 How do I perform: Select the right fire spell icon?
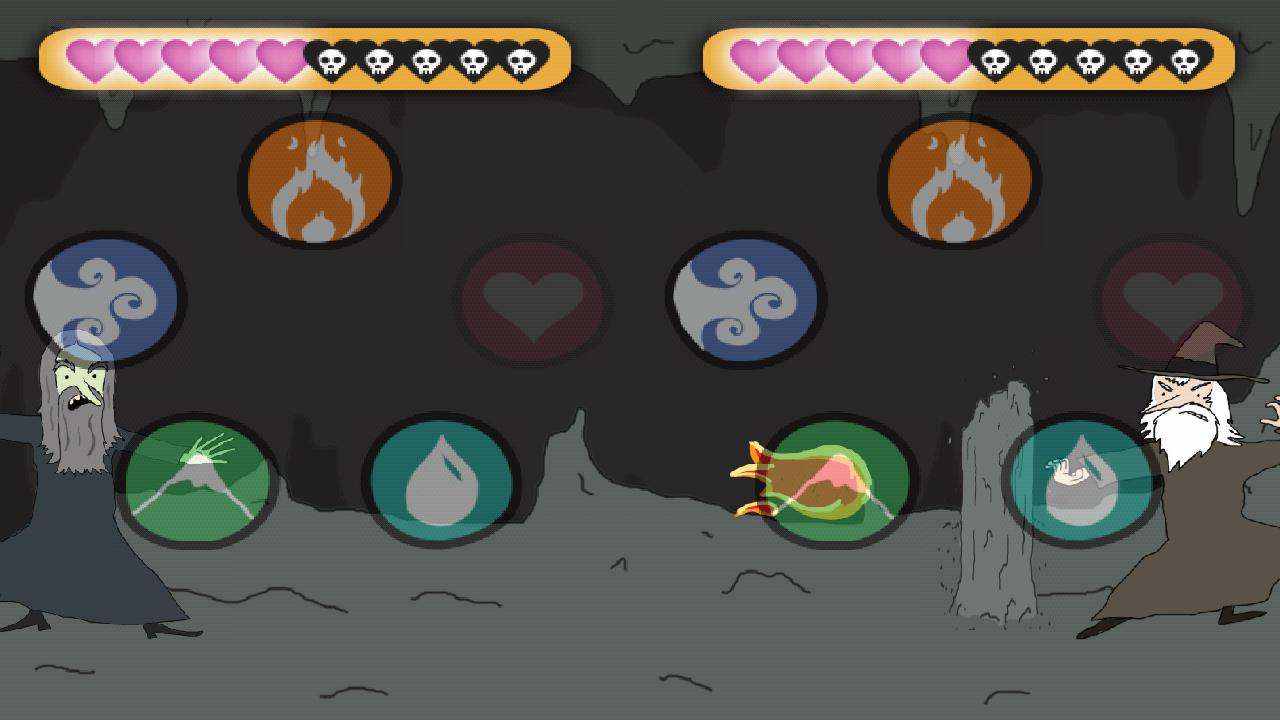(x=957, y=180)
